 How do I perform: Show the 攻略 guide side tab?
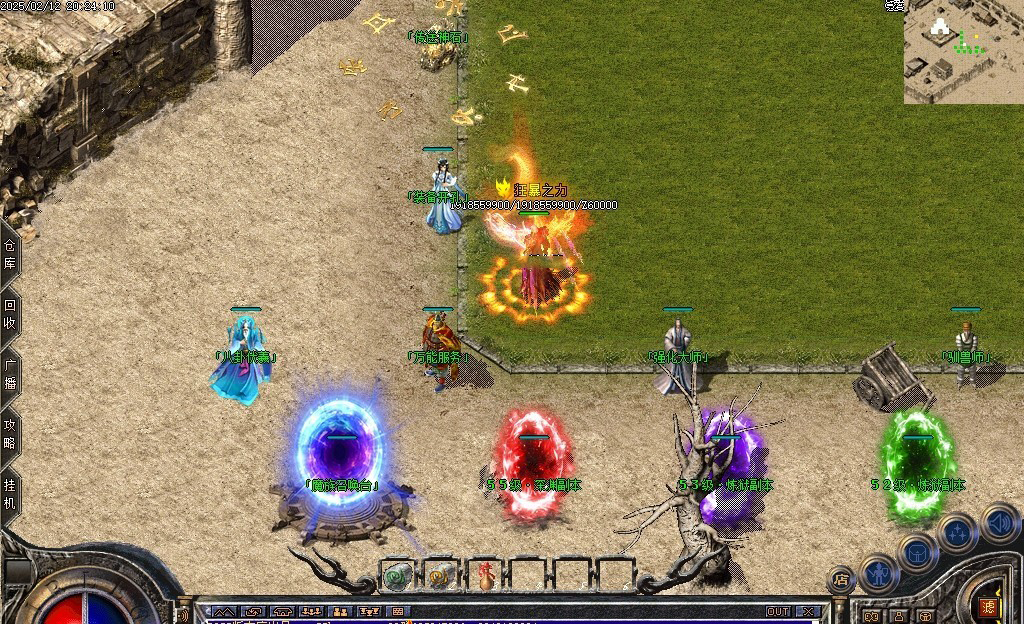10,434
